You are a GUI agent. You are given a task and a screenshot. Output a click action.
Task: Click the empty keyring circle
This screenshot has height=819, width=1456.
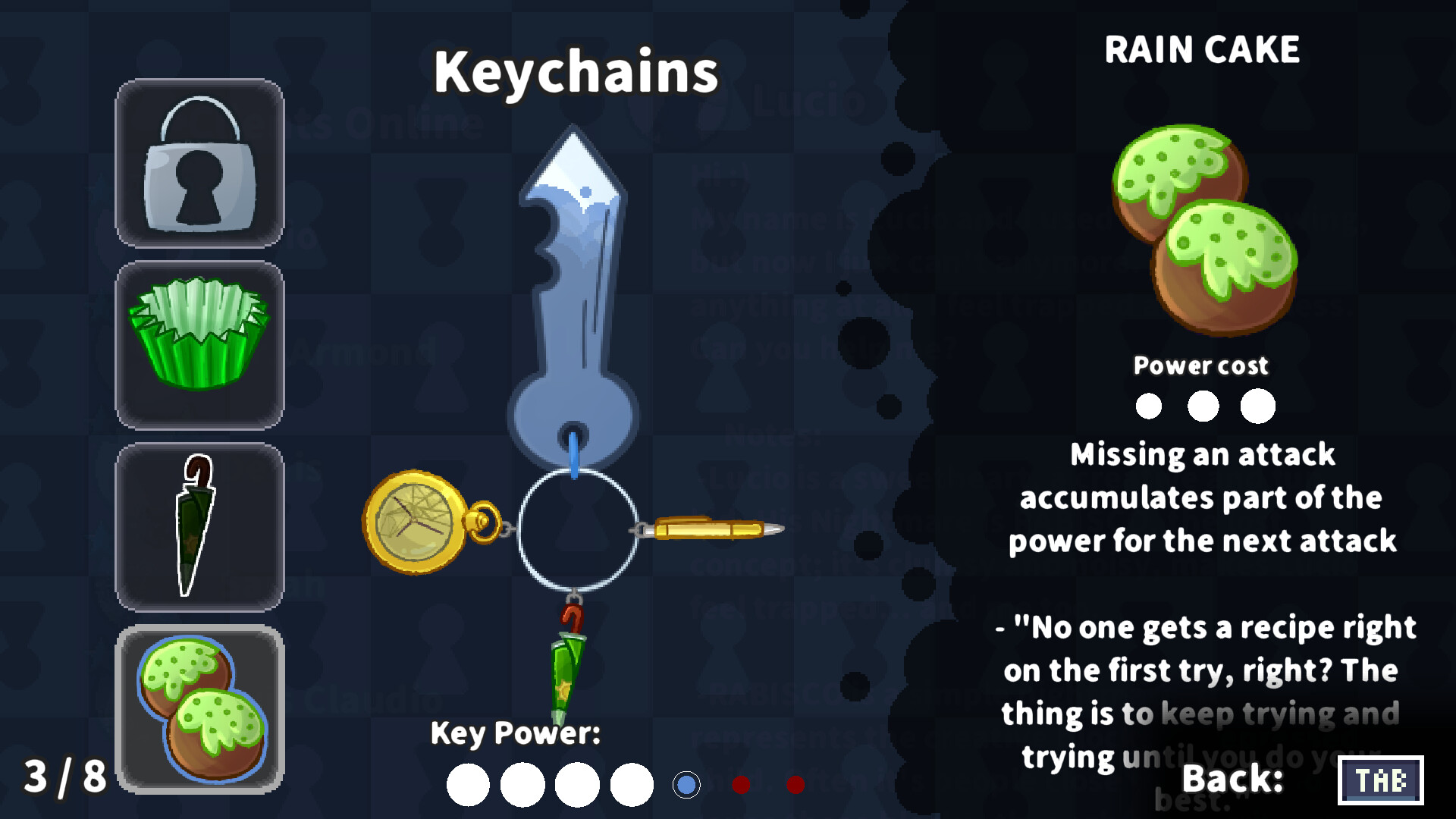pos(578,531)
